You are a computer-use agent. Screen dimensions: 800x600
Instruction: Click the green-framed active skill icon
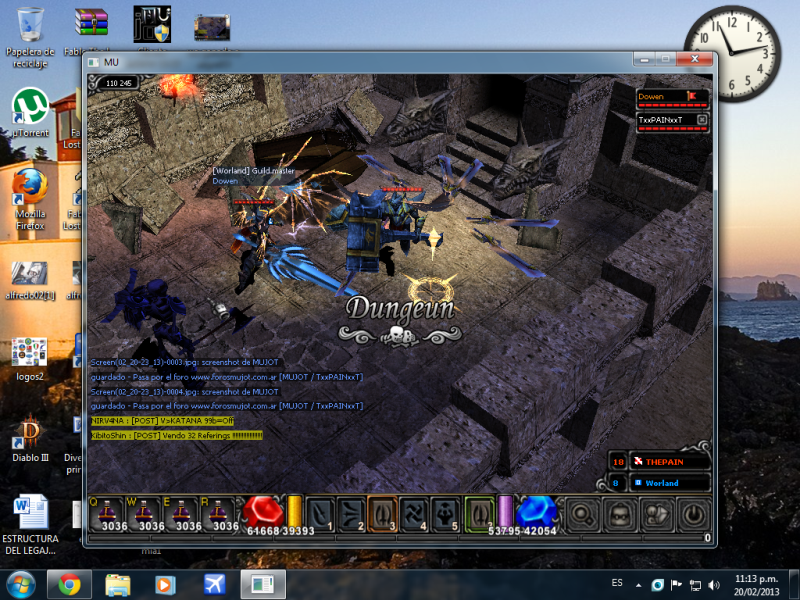click(479, 514)
